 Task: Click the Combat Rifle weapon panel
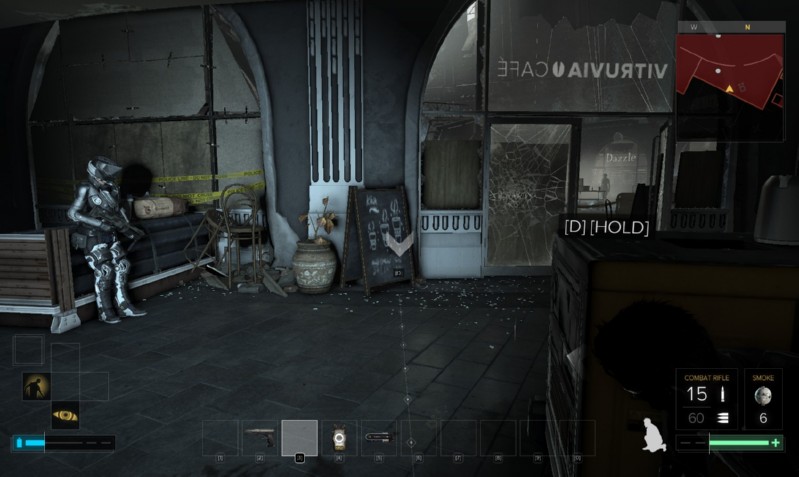pyautogui.click(x=705, y=398)
